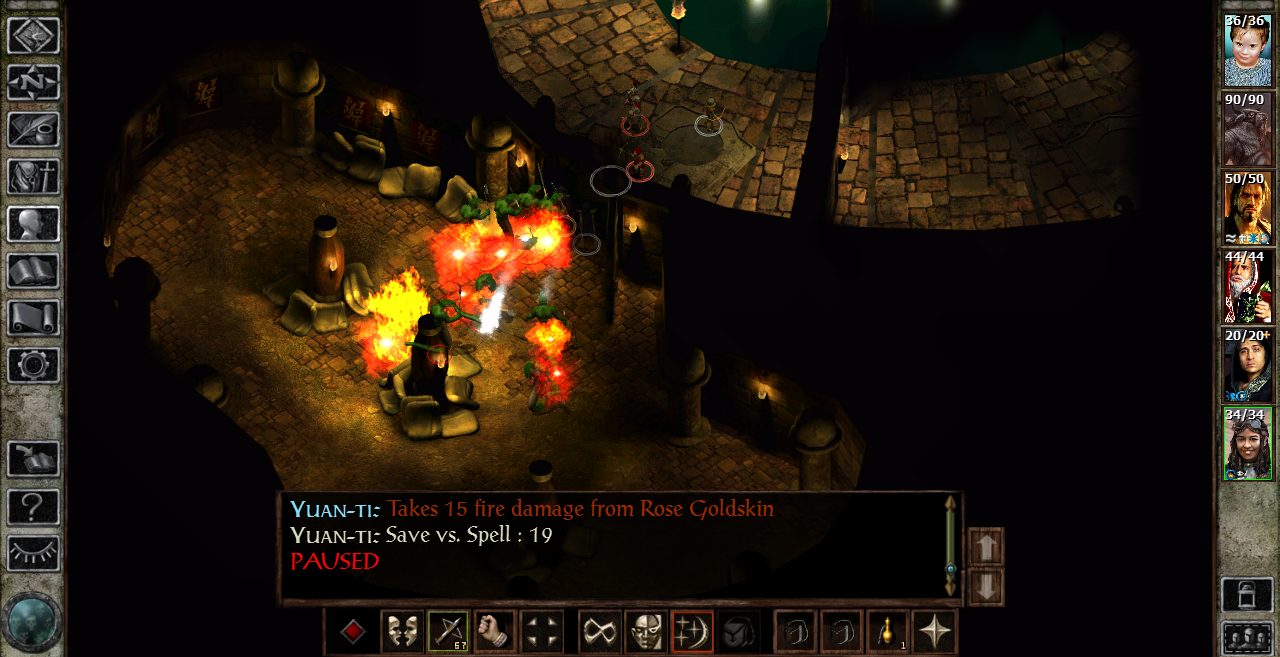Select the goggled woman portrait
1280x657 pixels.
pos(1247,443)
